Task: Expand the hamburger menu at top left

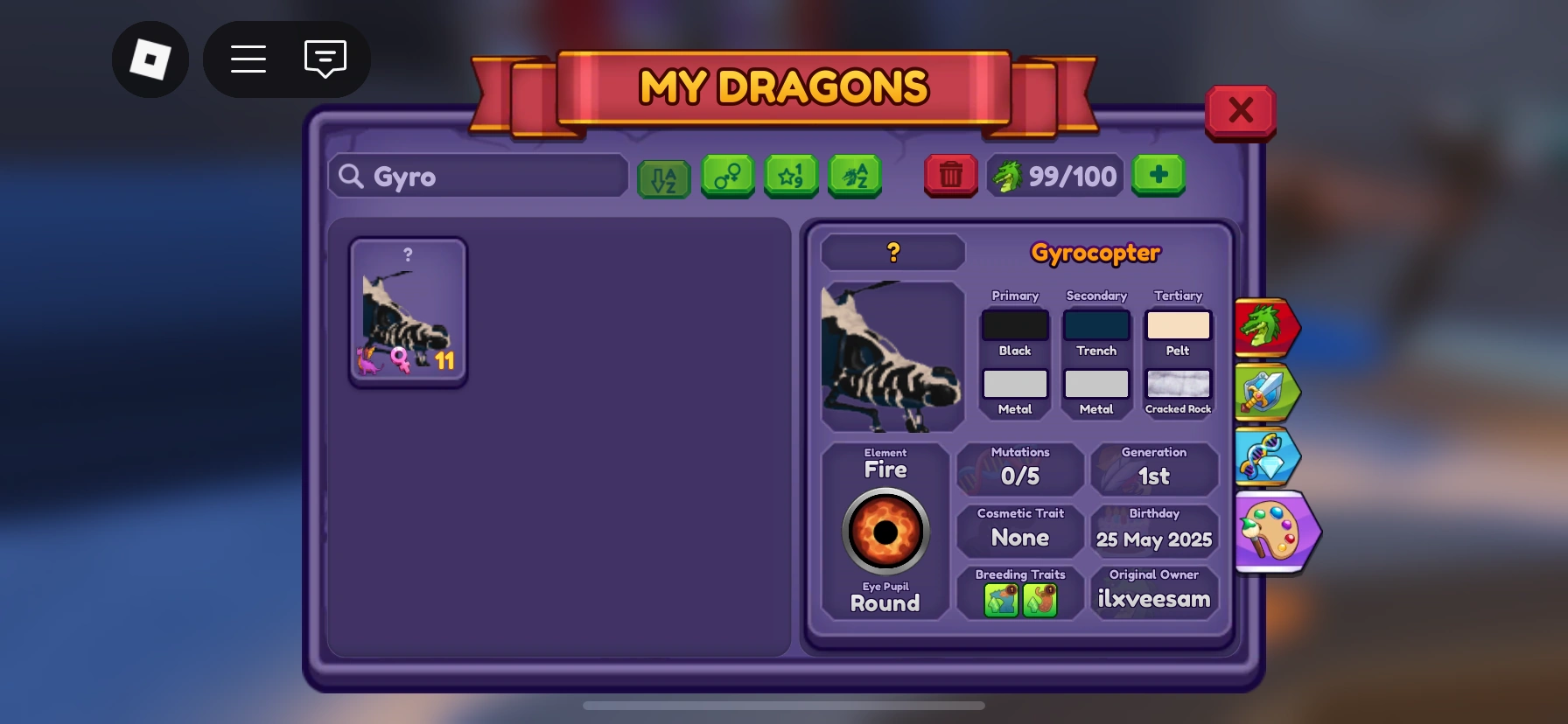Action: (248, 59)
